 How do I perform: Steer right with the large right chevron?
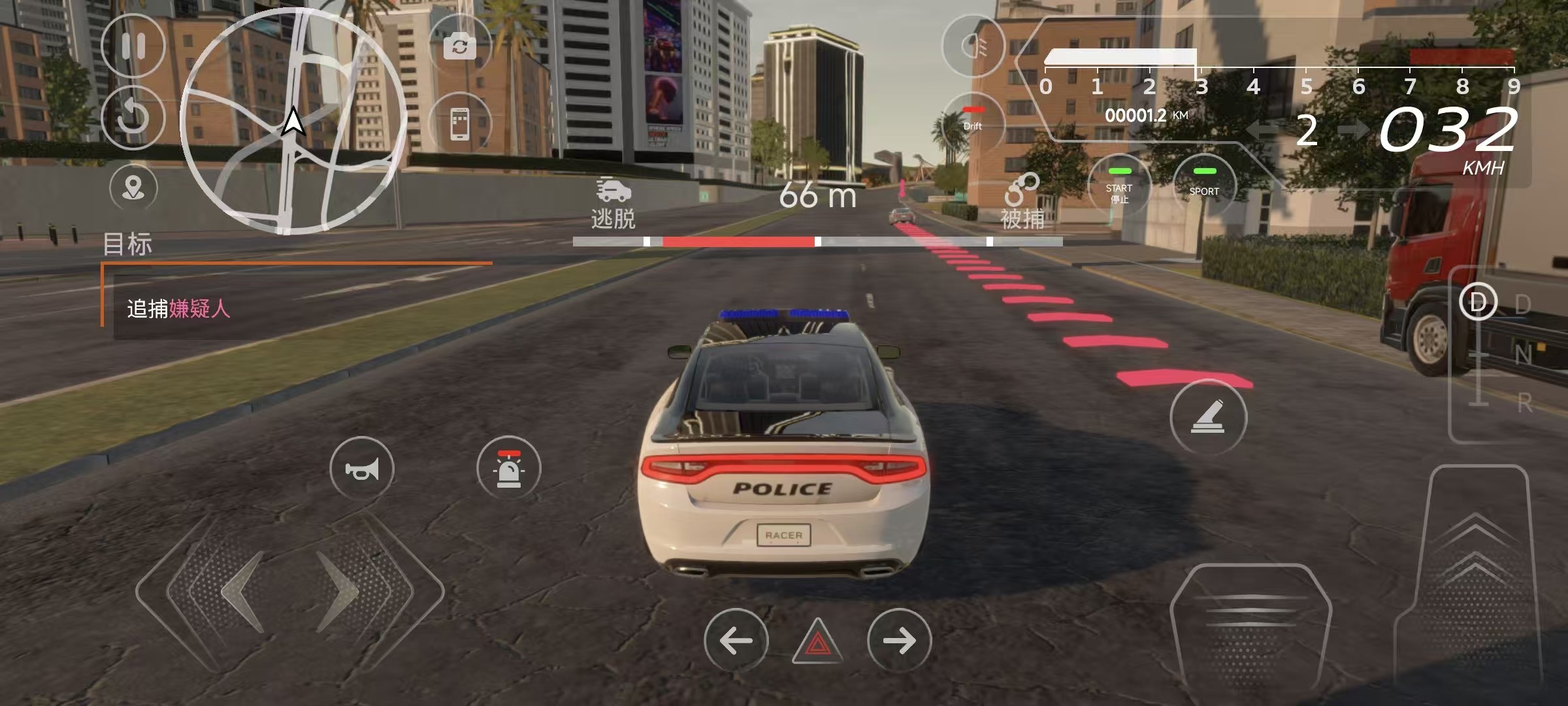[340, 592]
